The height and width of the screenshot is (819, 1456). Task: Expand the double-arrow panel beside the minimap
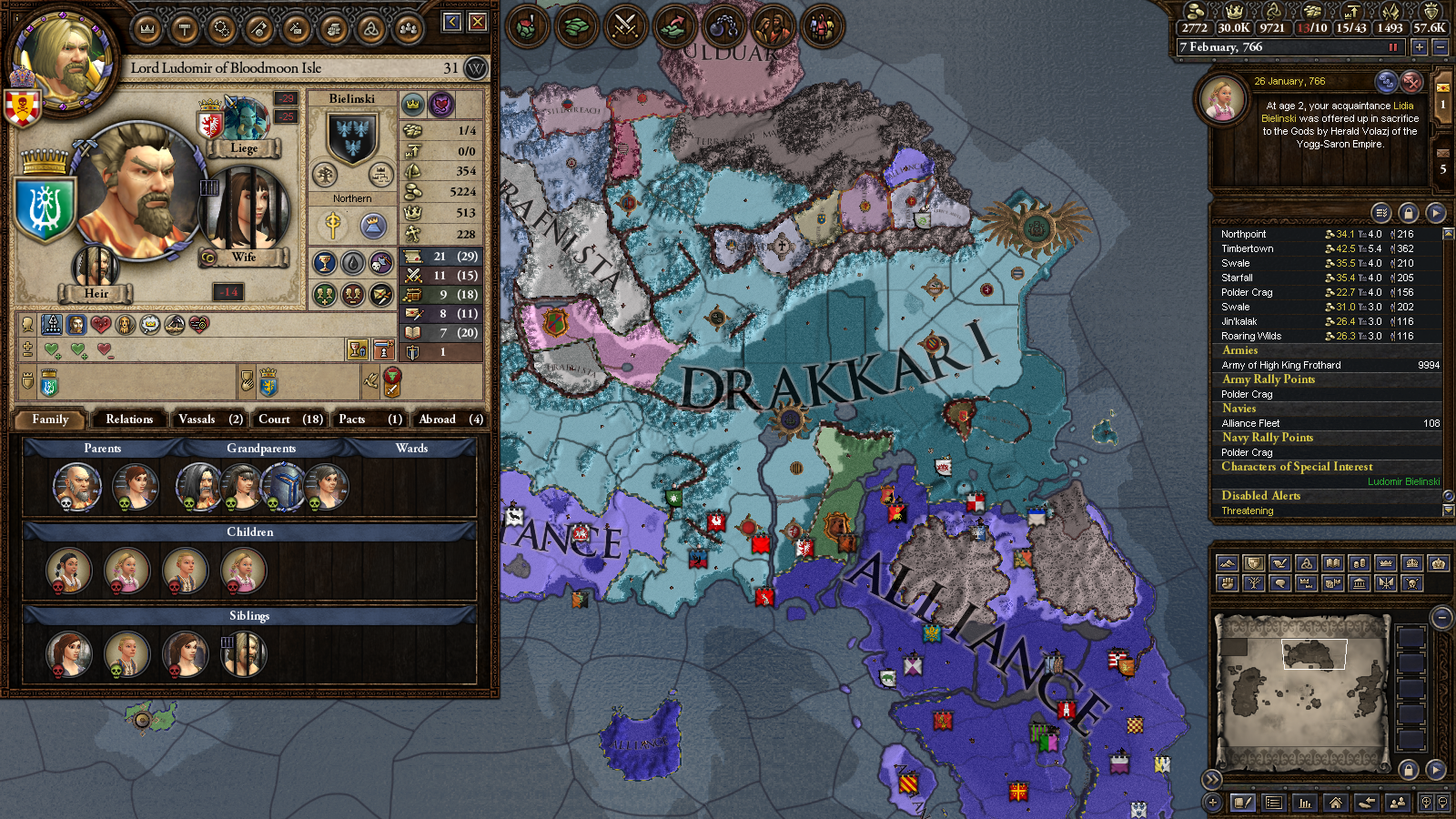coord(1213,779)
